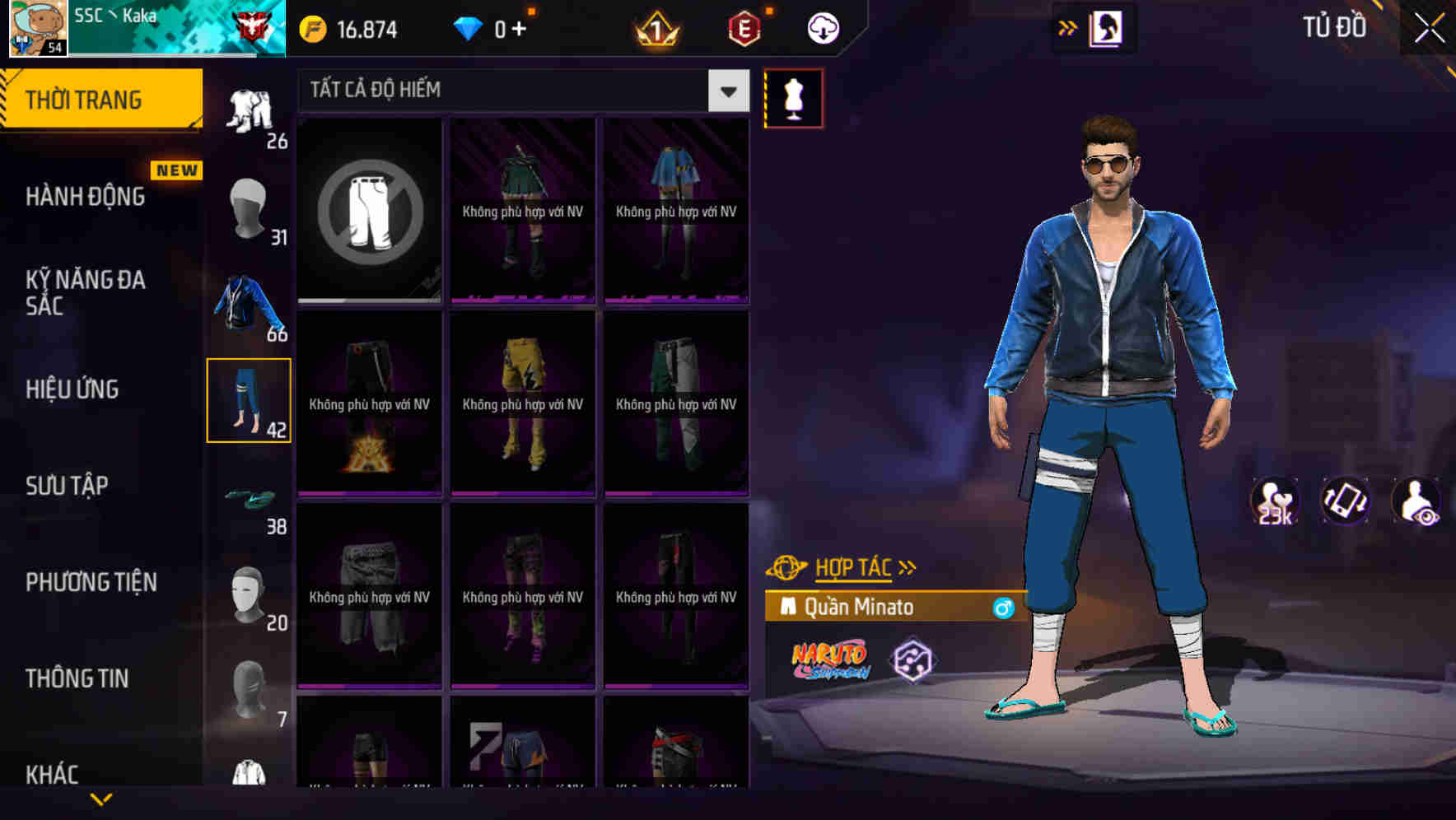Click the 23k likes icon beside character
This screenshot has height=820, width=1456.
click(1273, 499)
